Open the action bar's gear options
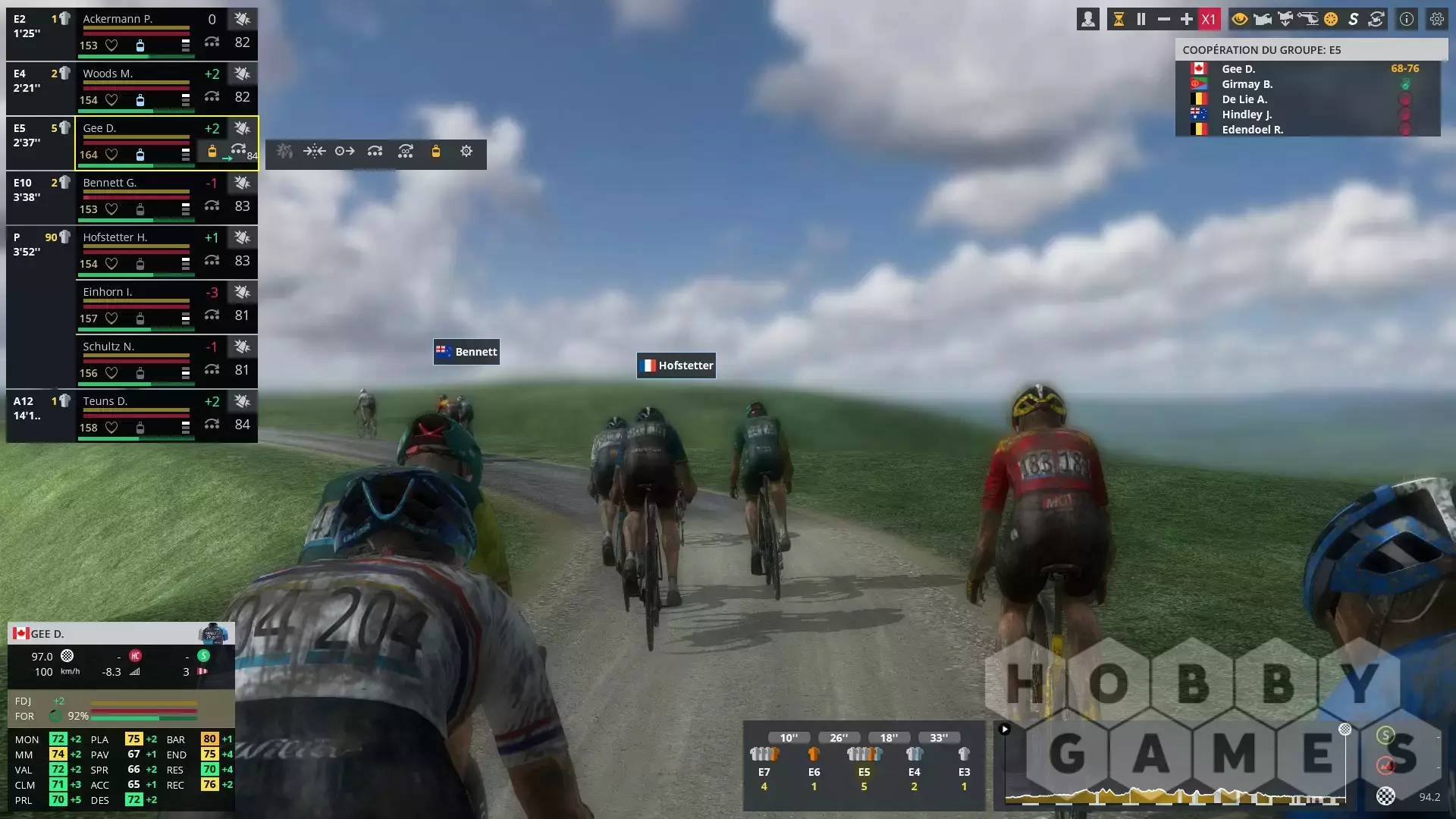Screen dimensions: 1456x819 tap(466, 152)
